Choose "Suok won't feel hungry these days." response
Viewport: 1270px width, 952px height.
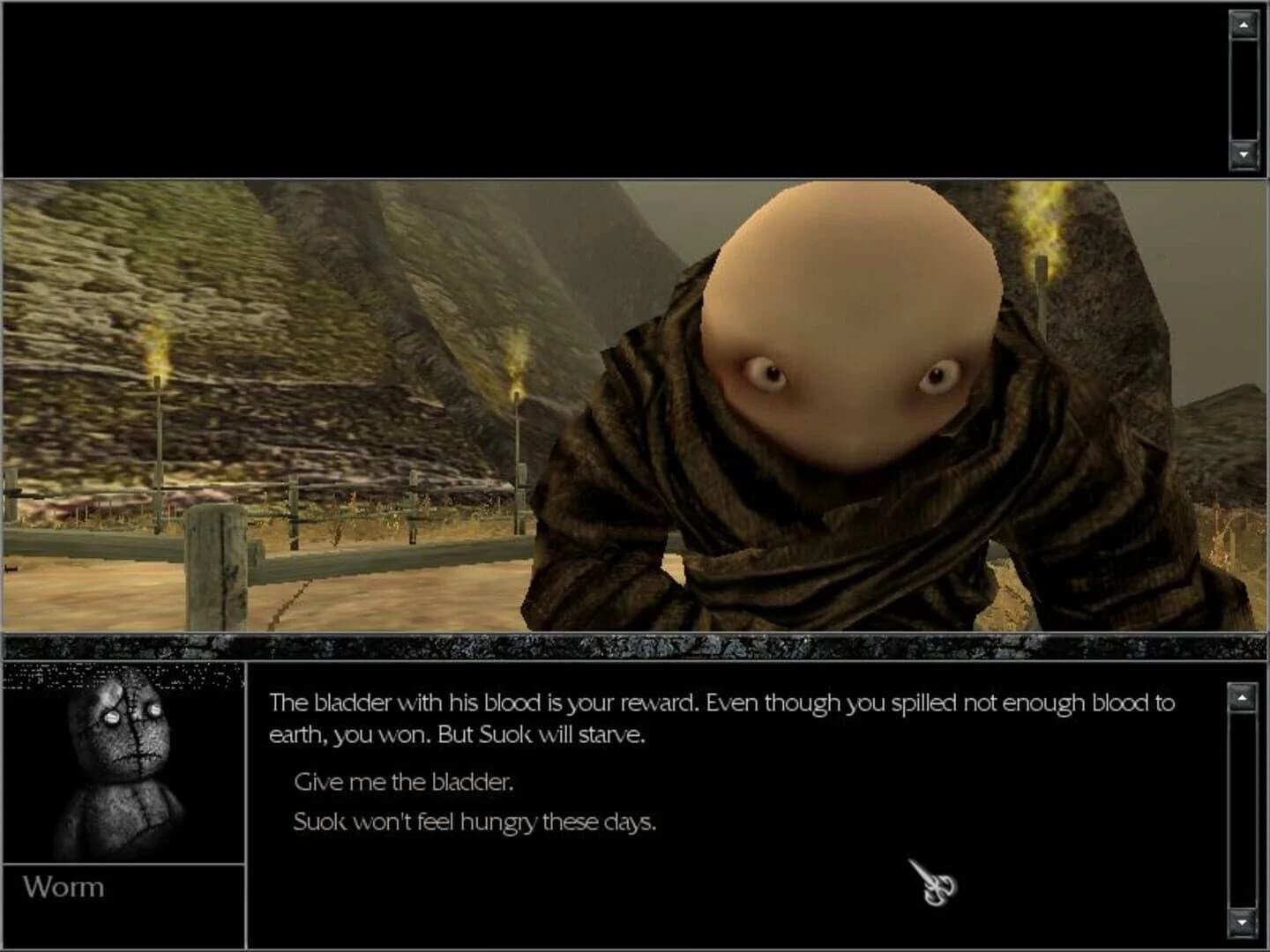474,821
